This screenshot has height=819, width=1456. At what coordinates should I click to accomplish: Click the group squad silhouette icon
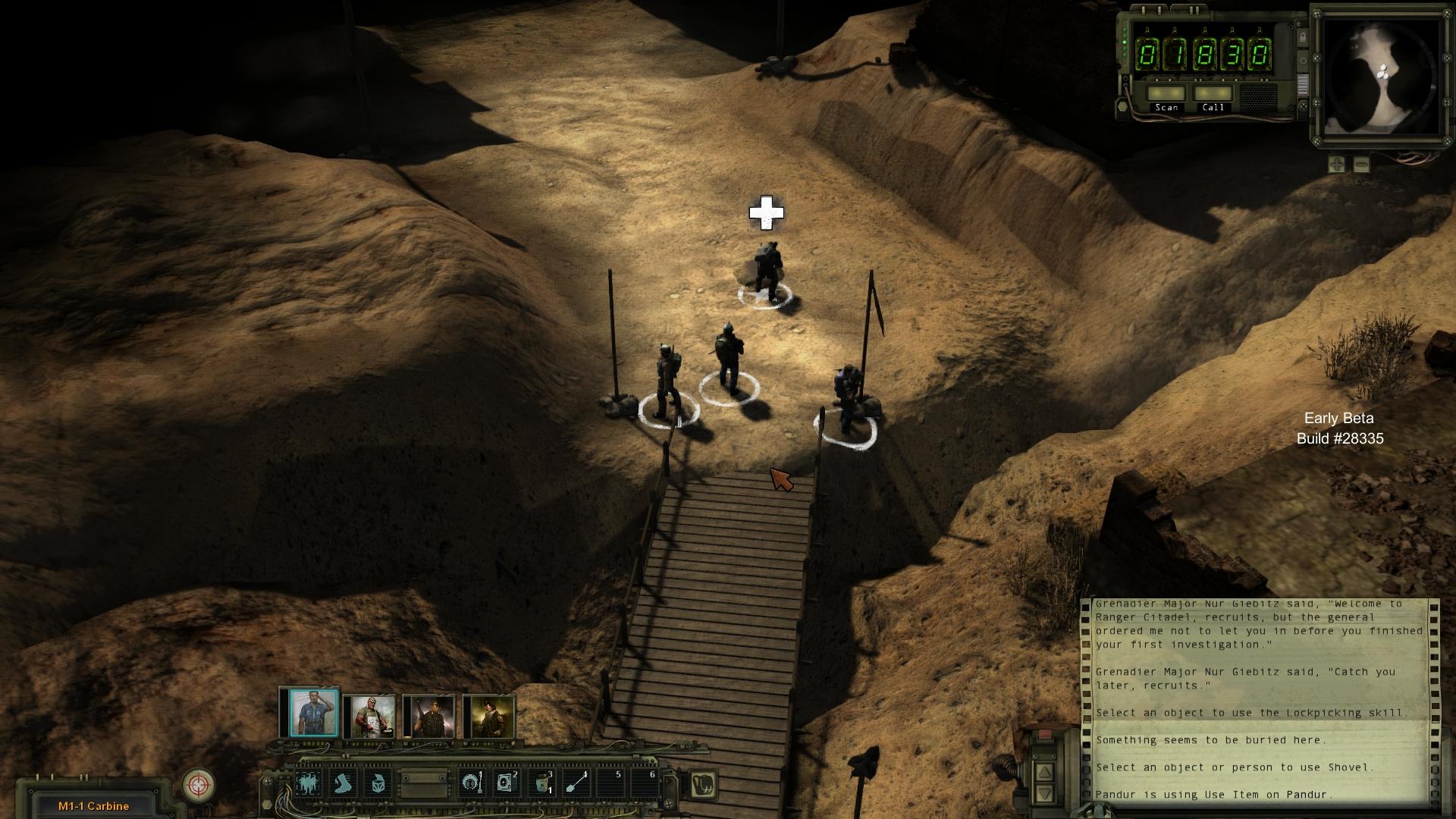click(x=309, y=783)
